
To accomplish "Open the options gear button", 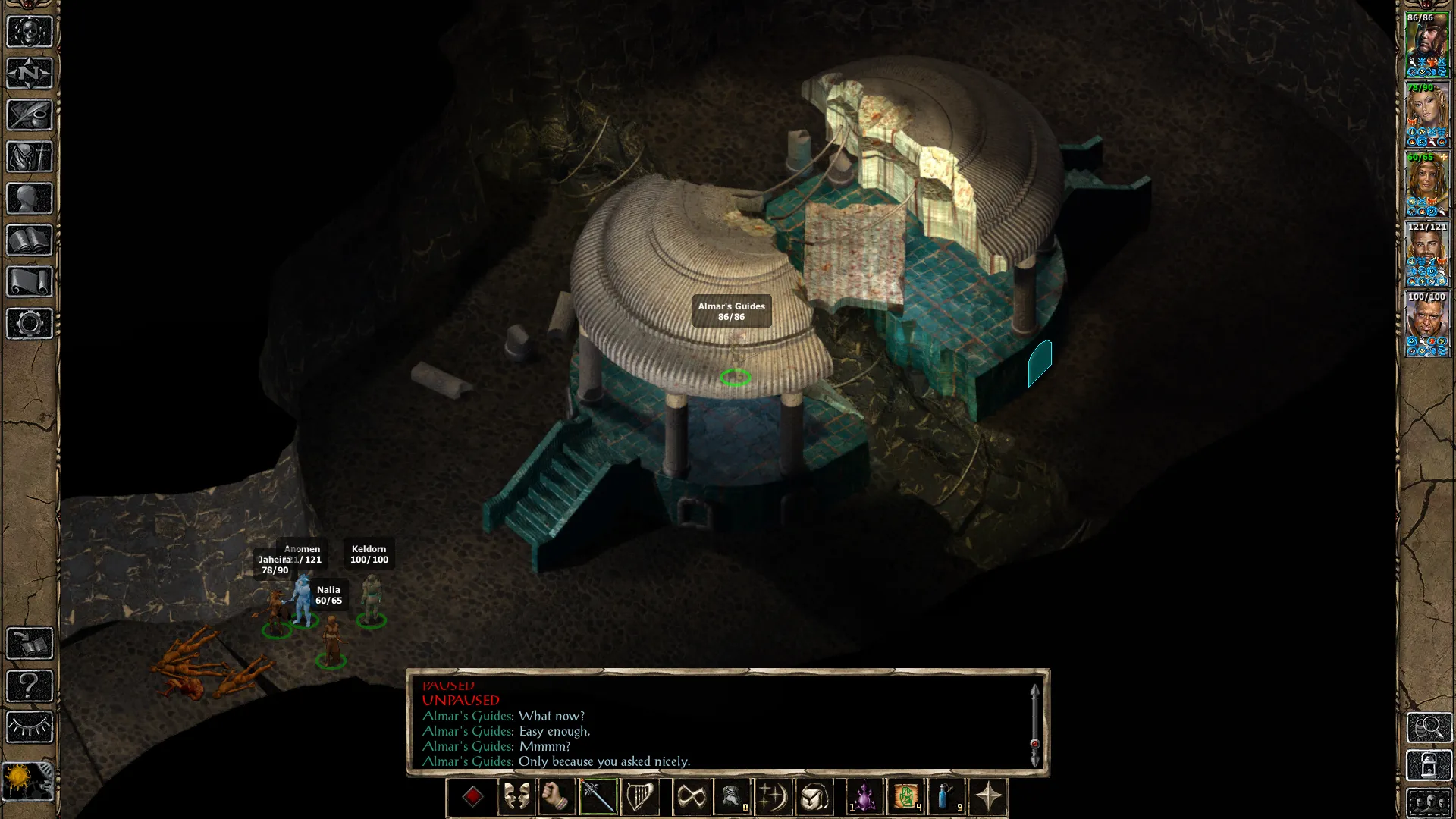I will tap(30, 324).
